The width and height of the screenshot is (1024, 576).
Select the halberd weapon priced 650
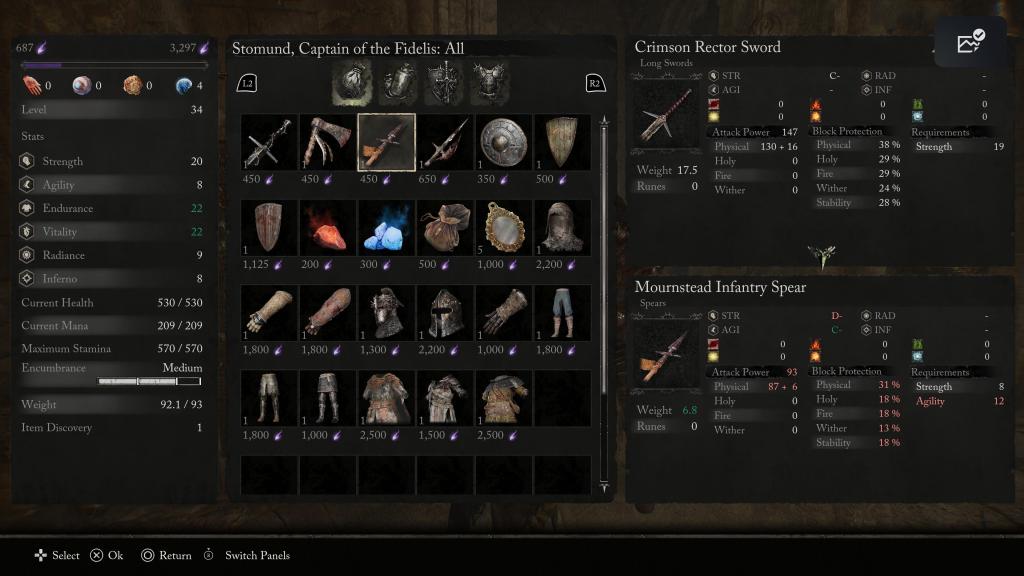(445, 142)
